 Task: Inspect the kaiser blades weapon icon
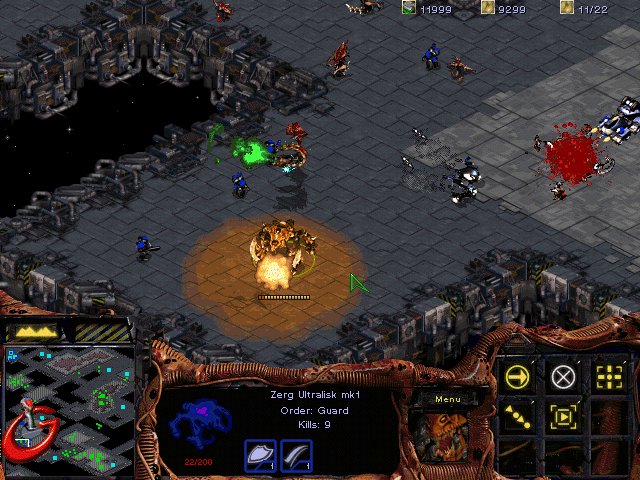tap(296, 454)
